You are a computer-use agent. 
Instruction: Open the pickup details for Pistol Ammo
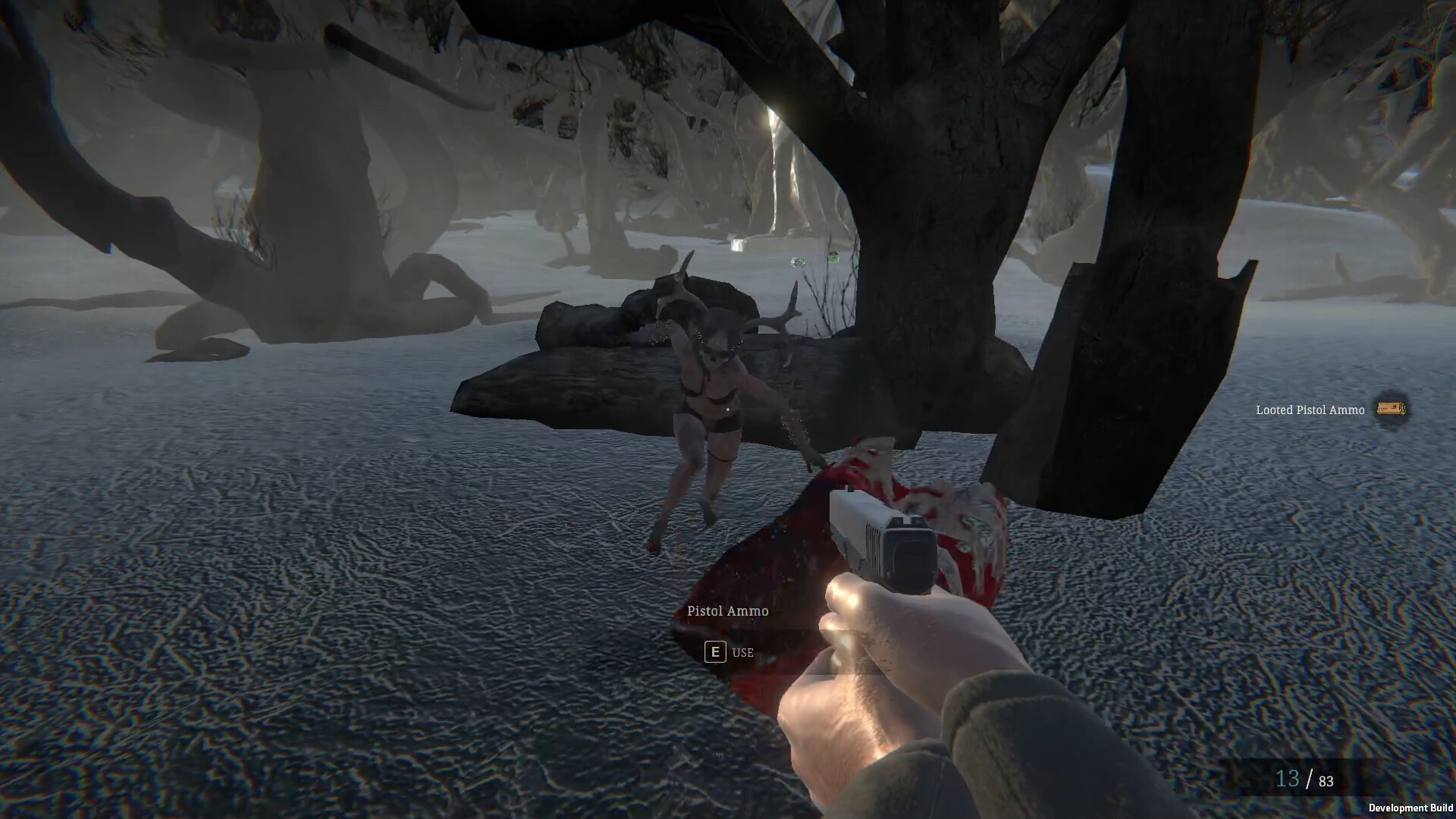click(726, 610)
